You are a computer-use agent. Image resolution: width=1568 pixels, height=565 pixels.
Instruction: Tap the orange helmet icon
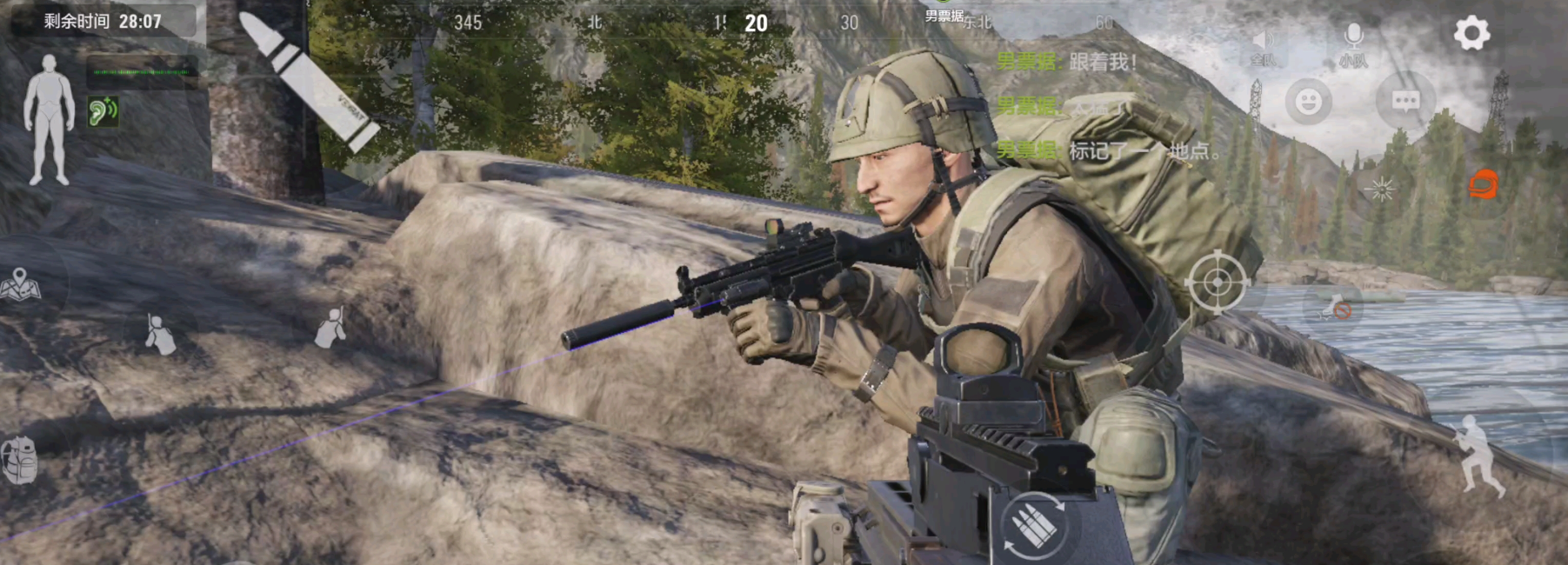pos(1483,184)
